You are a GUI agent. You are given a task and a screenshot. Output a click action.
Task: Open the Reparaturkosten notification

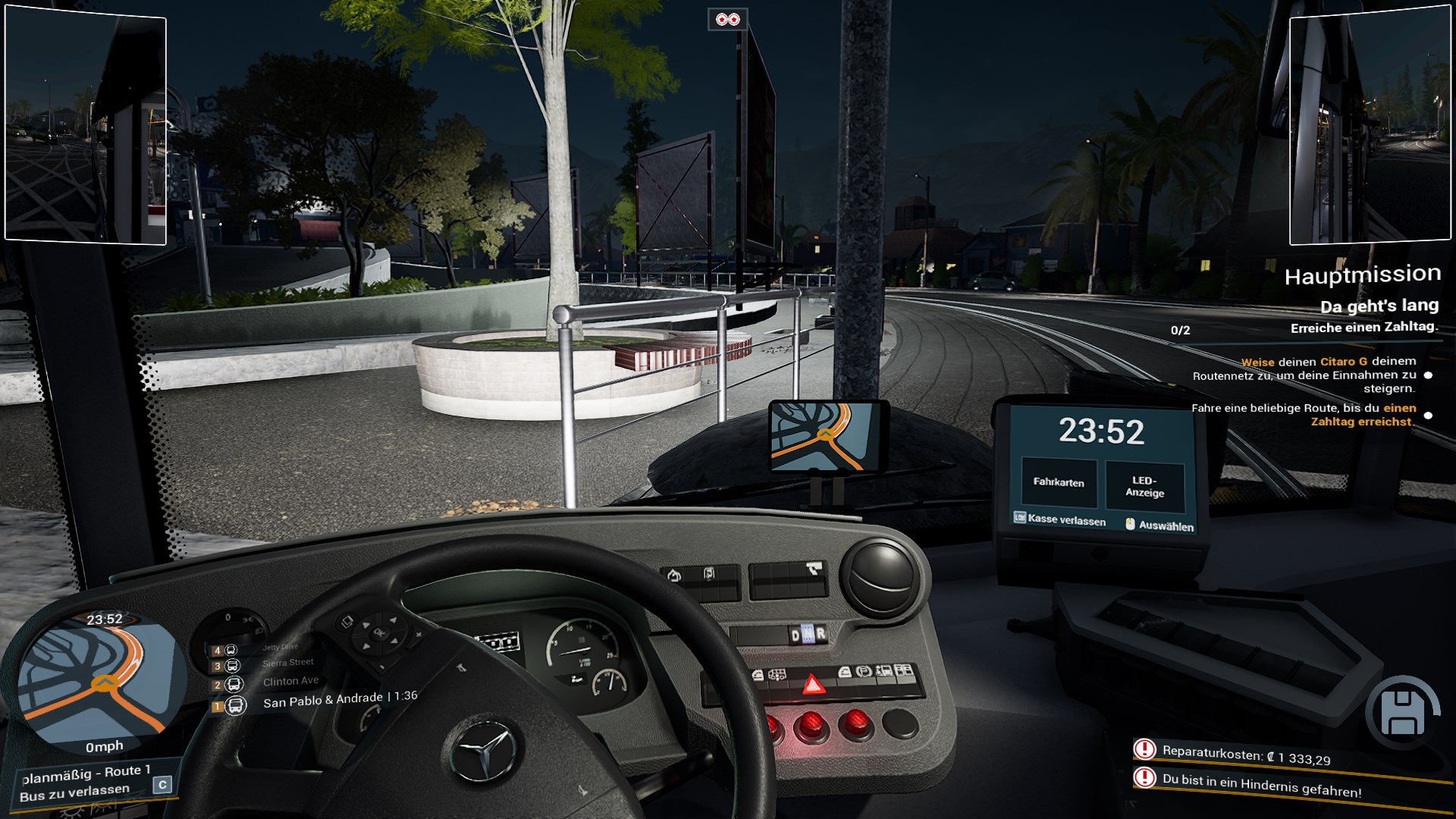click(1246, 754)
